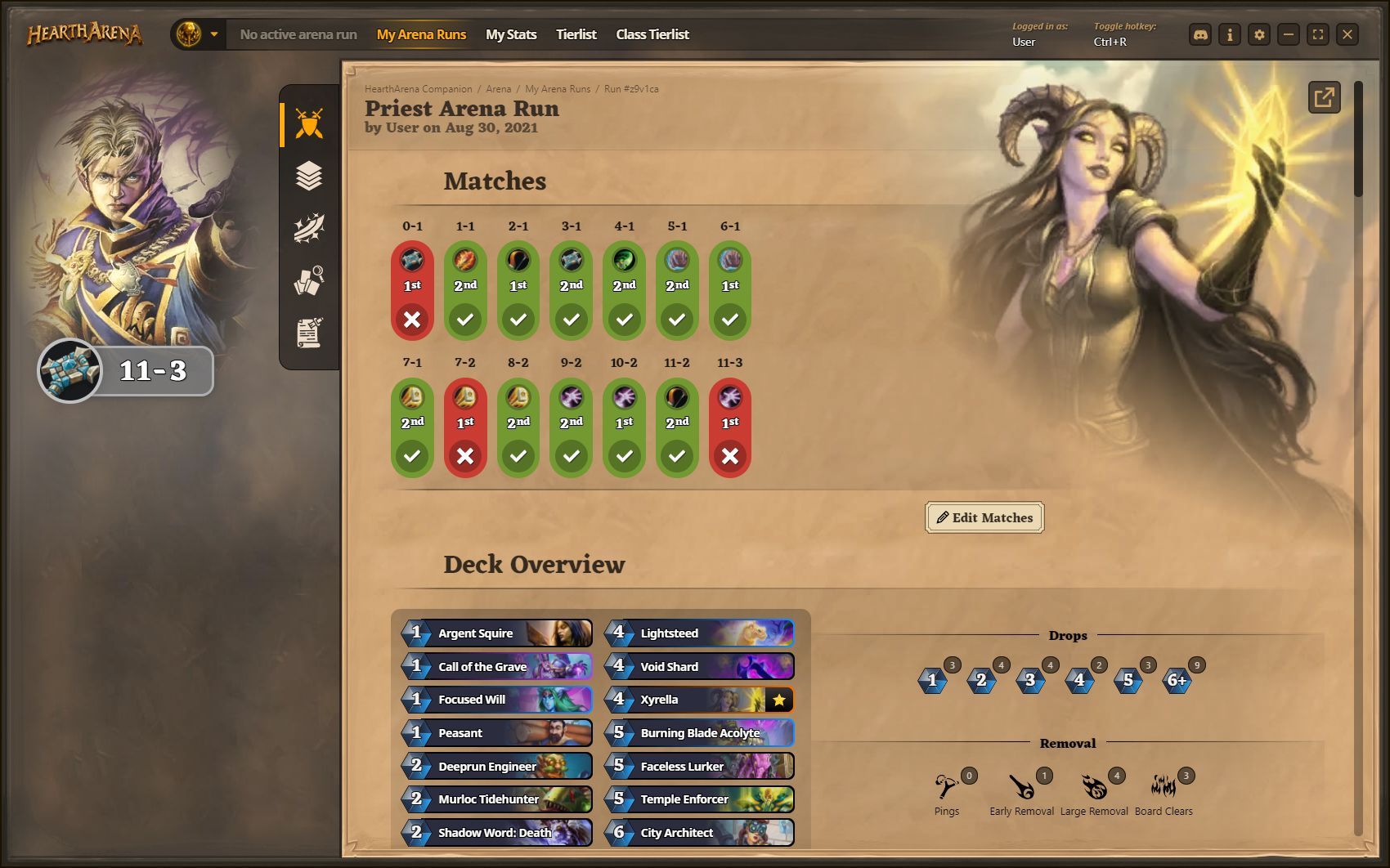1390x868 pixels.
Task: Click the Board Clears icon
Action: 1163,787
